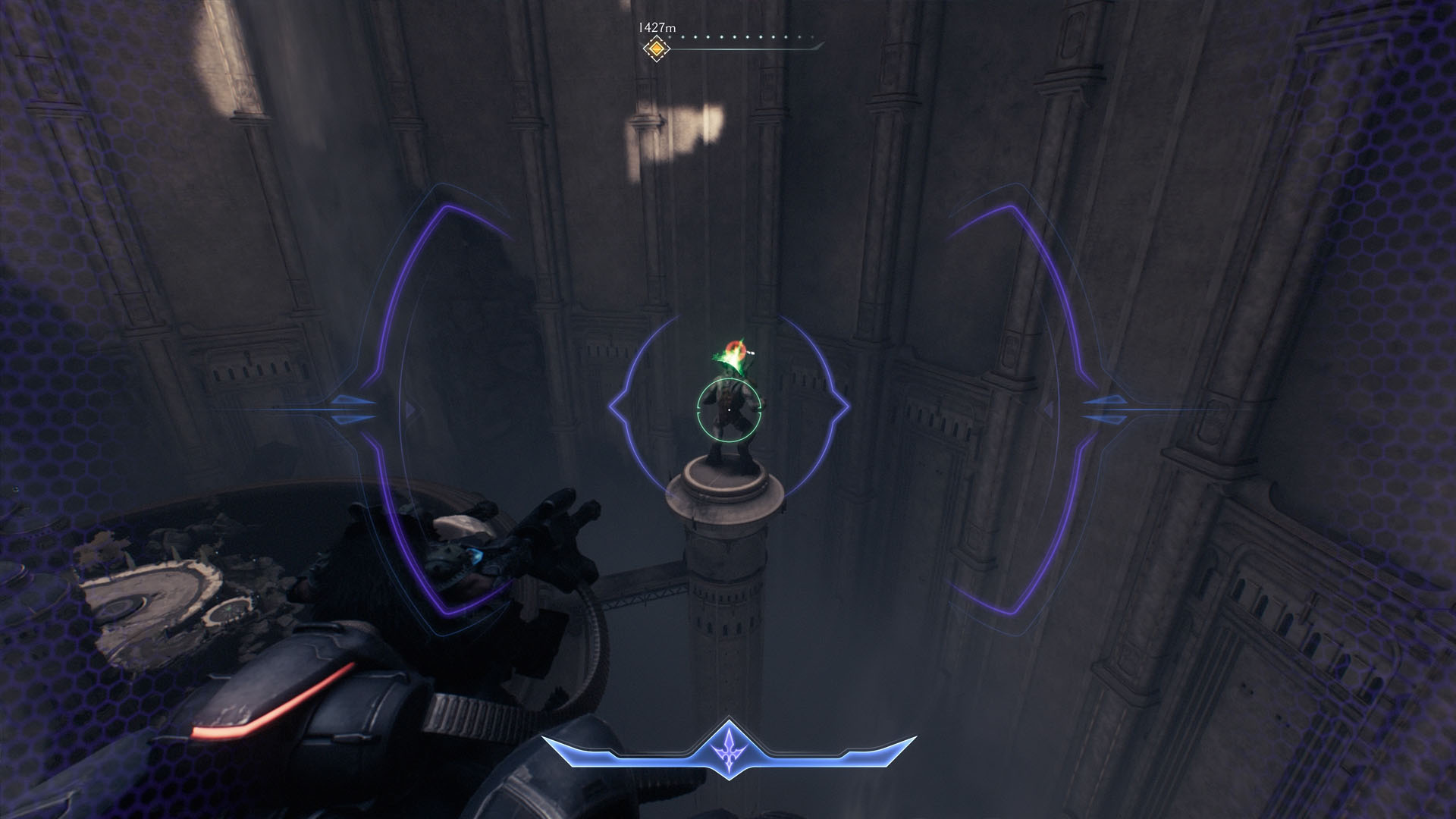Viewport: 1456px width, 819px height.
Task: Tap the green targeting reticle
Action: 728,411
